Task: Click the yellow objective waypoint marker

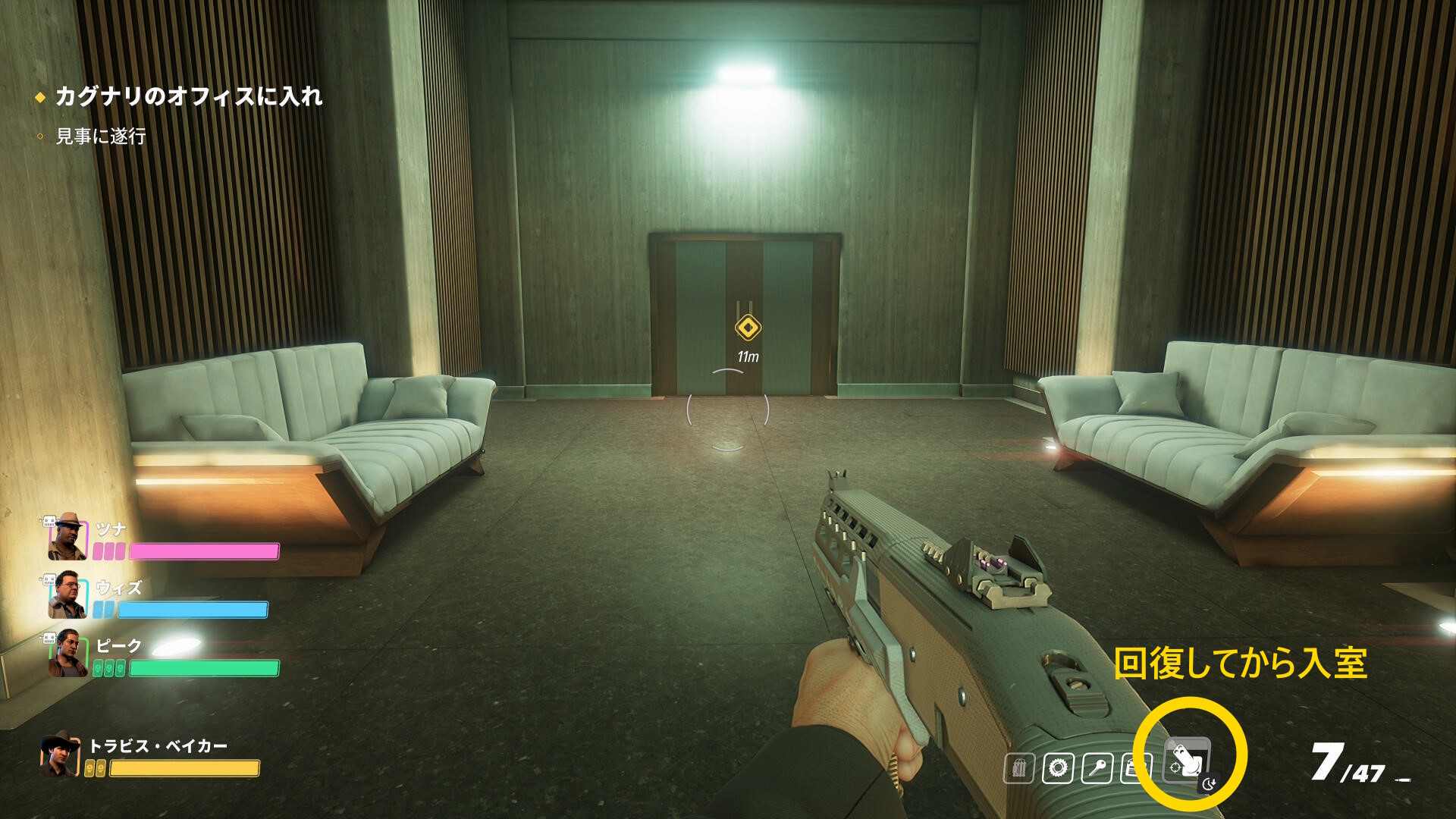Action: pos(748,328)
